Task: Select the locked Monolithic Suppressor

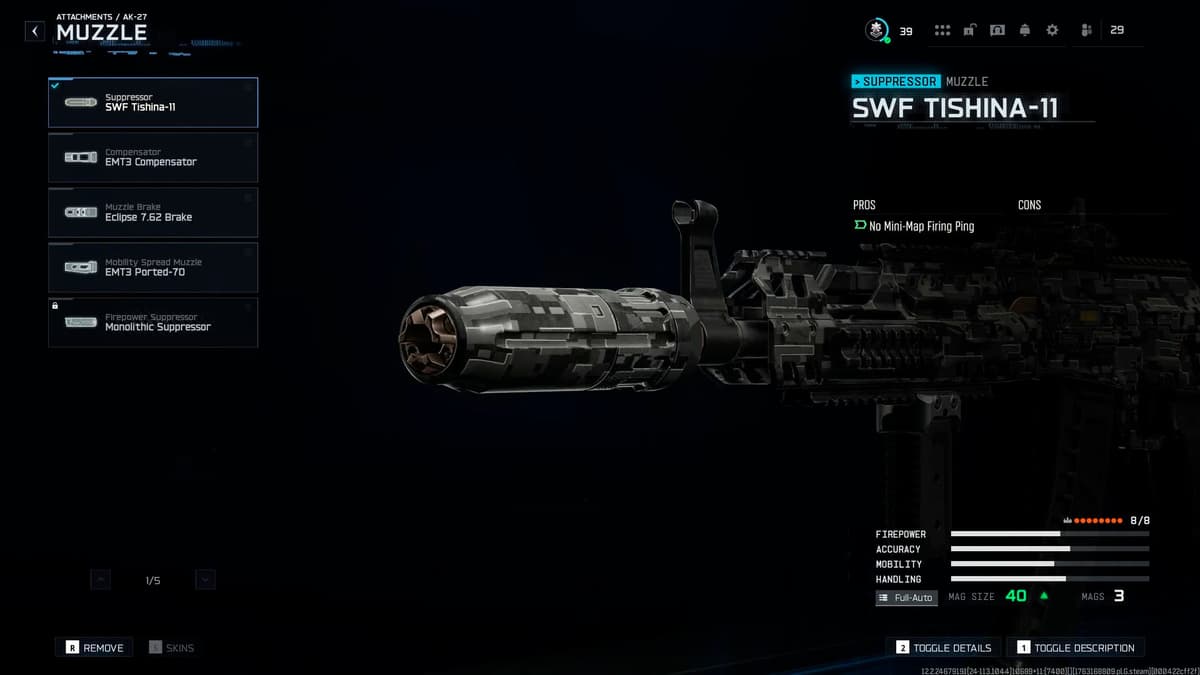Action: coord(153,322)
